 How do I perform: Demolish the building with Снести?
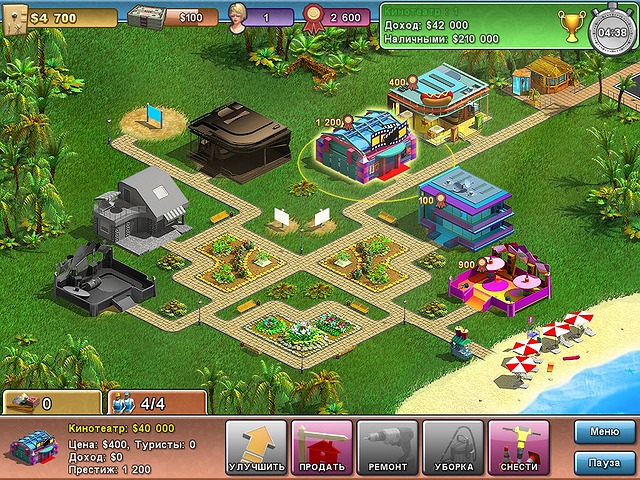(x=518, y=447)
